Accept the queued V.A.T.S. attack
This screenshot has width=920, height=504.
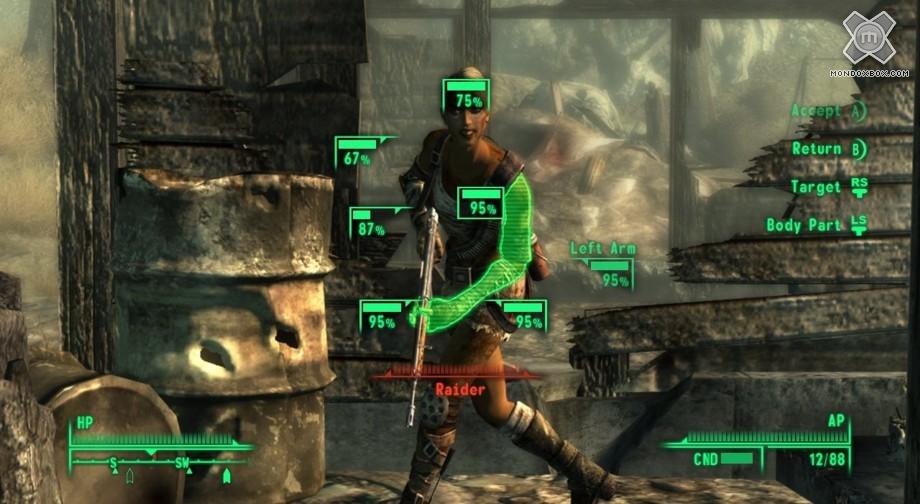(x=828, y=111)
